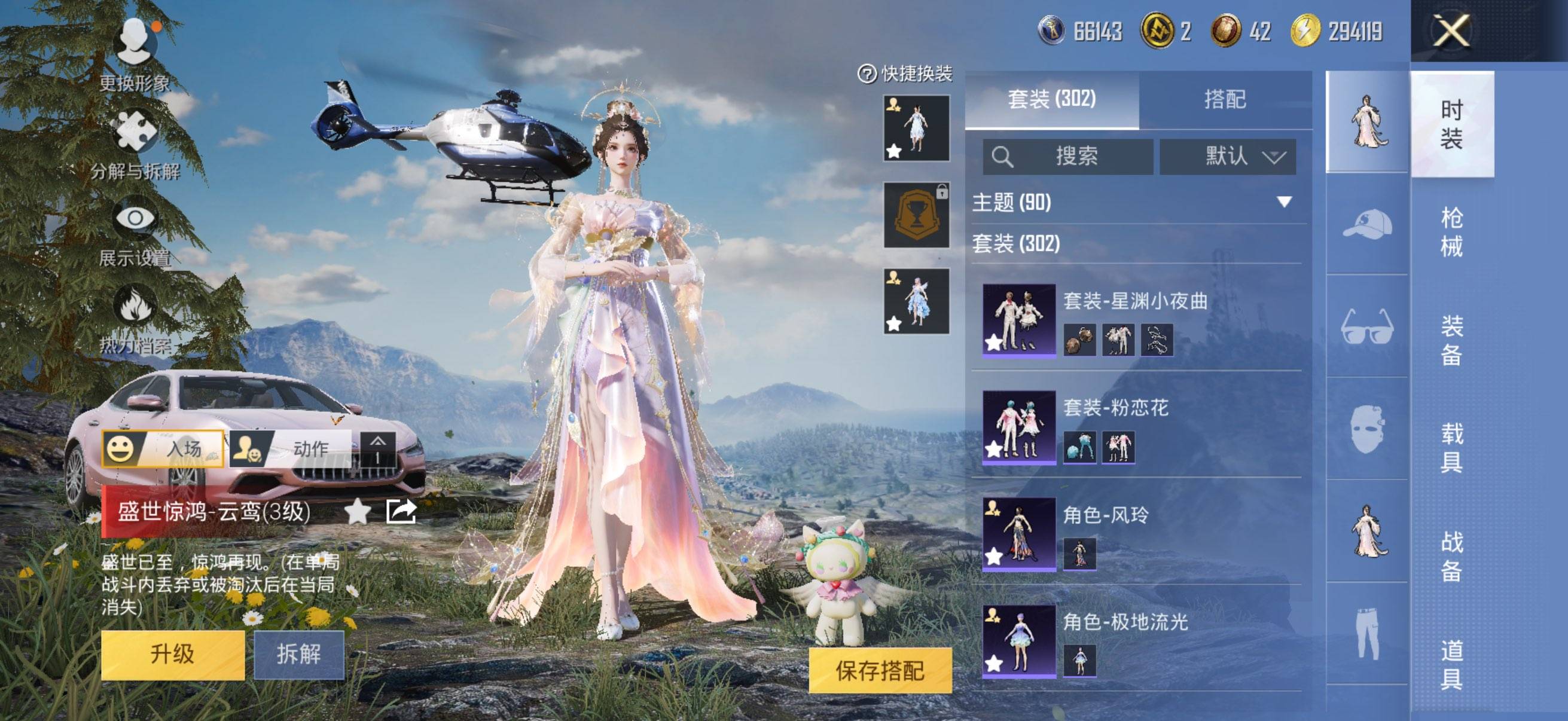
Task: Share the outfit via the arrow icon
Action: [x=401, y=512]
